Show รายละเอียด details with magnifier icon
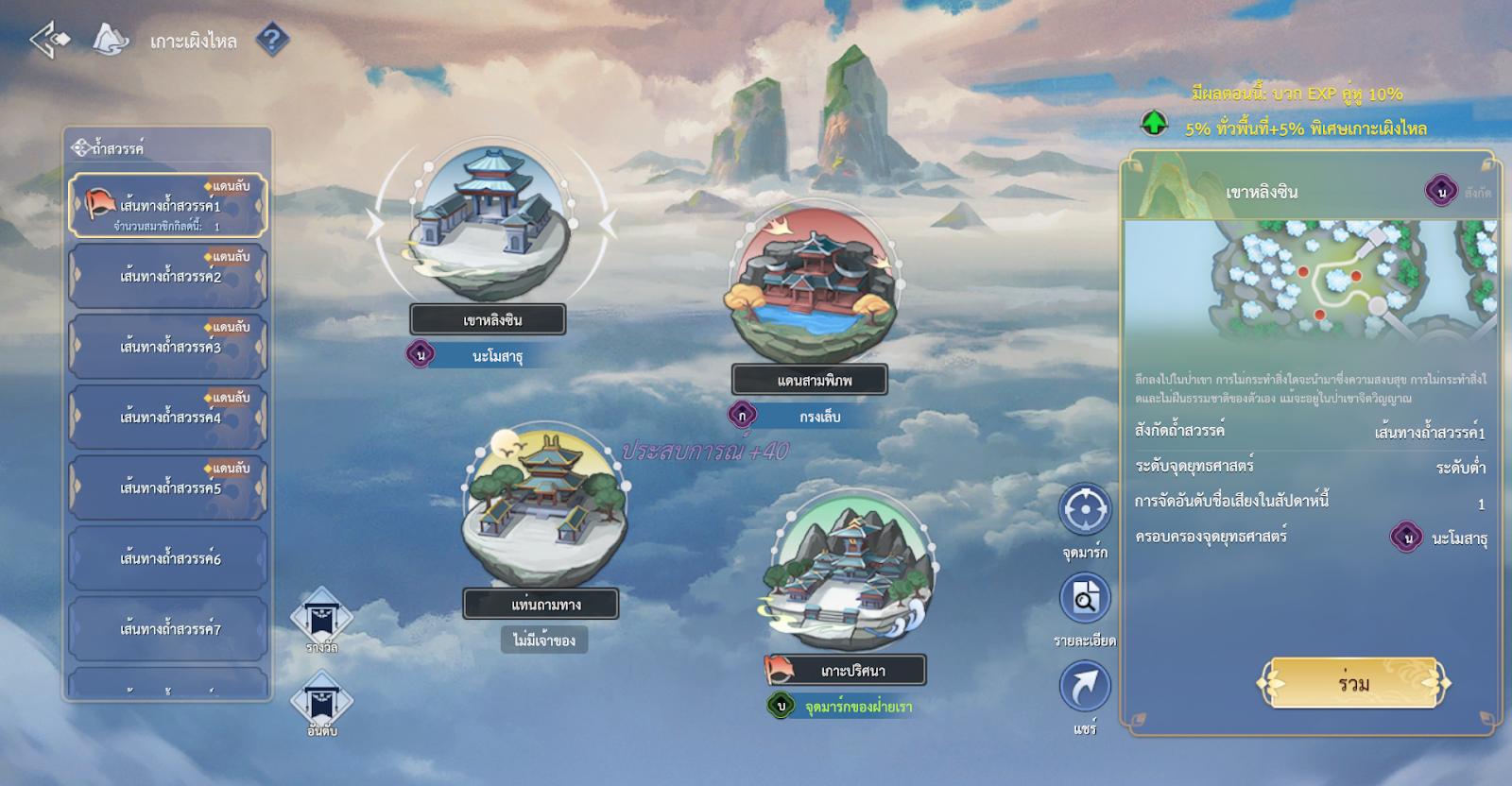This screenshot has height=786, width=1512. pyautogui.click(x=1084, y=599)
